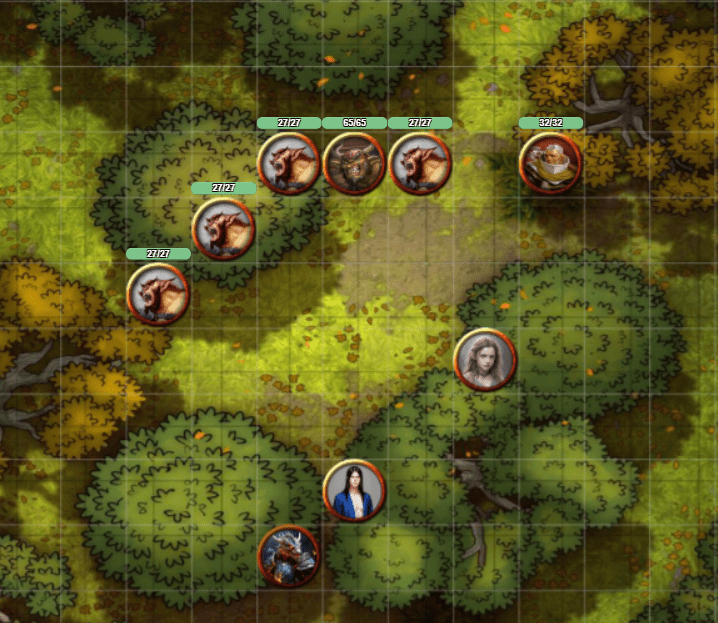Choose the grey portrait woman token
718x623 pixels.
click(x=485, y=359)
